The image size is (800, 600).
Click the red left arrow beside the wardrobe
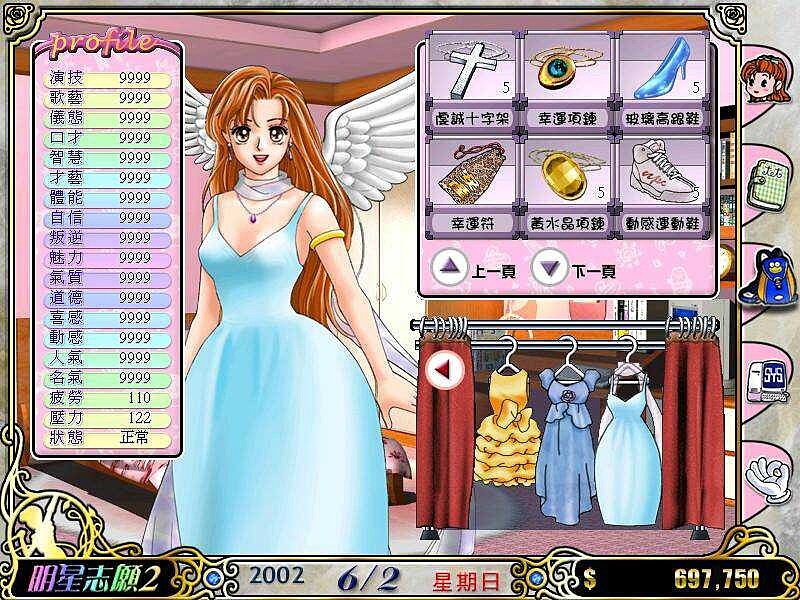tap(439, 369)
